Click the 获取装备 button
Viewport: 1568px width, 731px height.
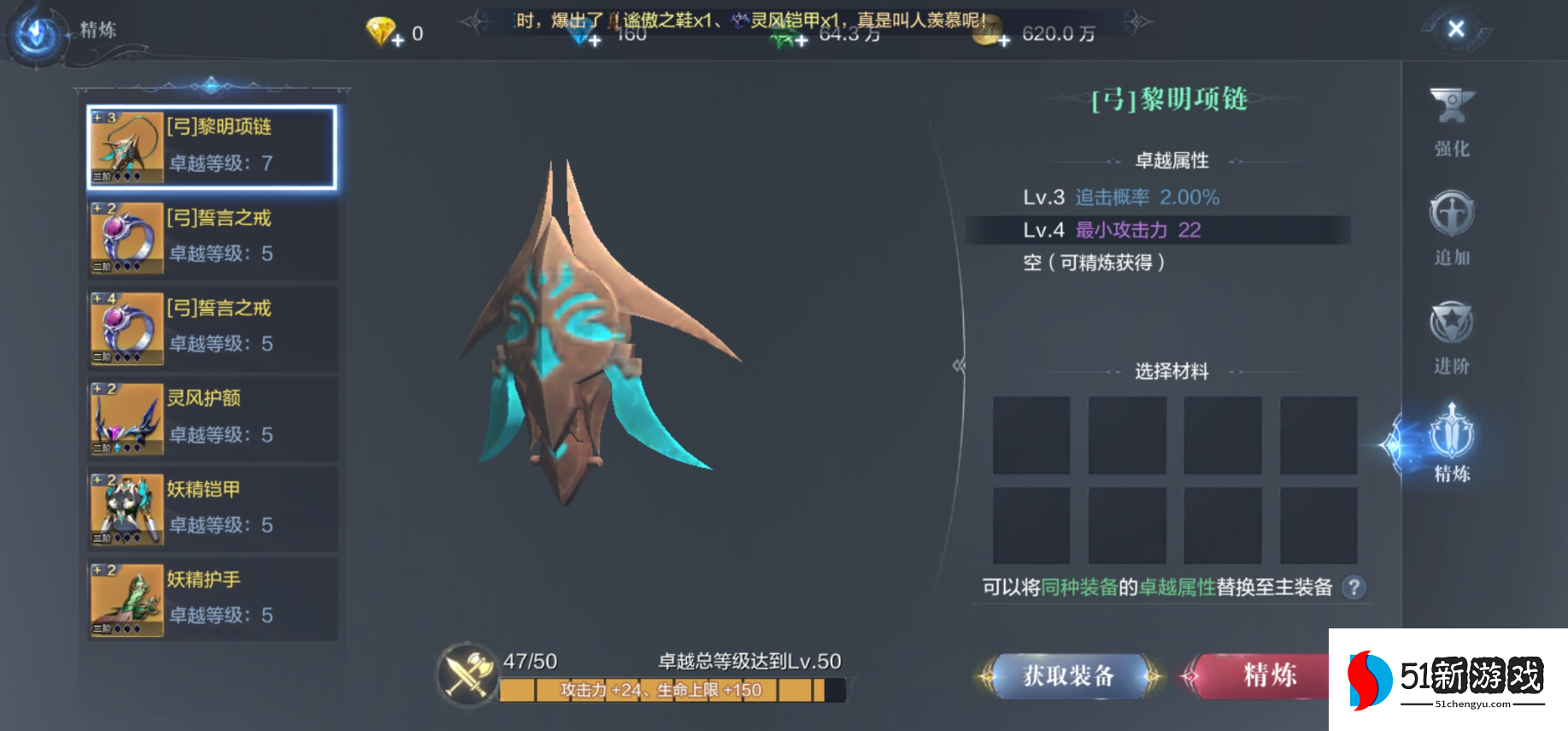(x=1069, y=676)
